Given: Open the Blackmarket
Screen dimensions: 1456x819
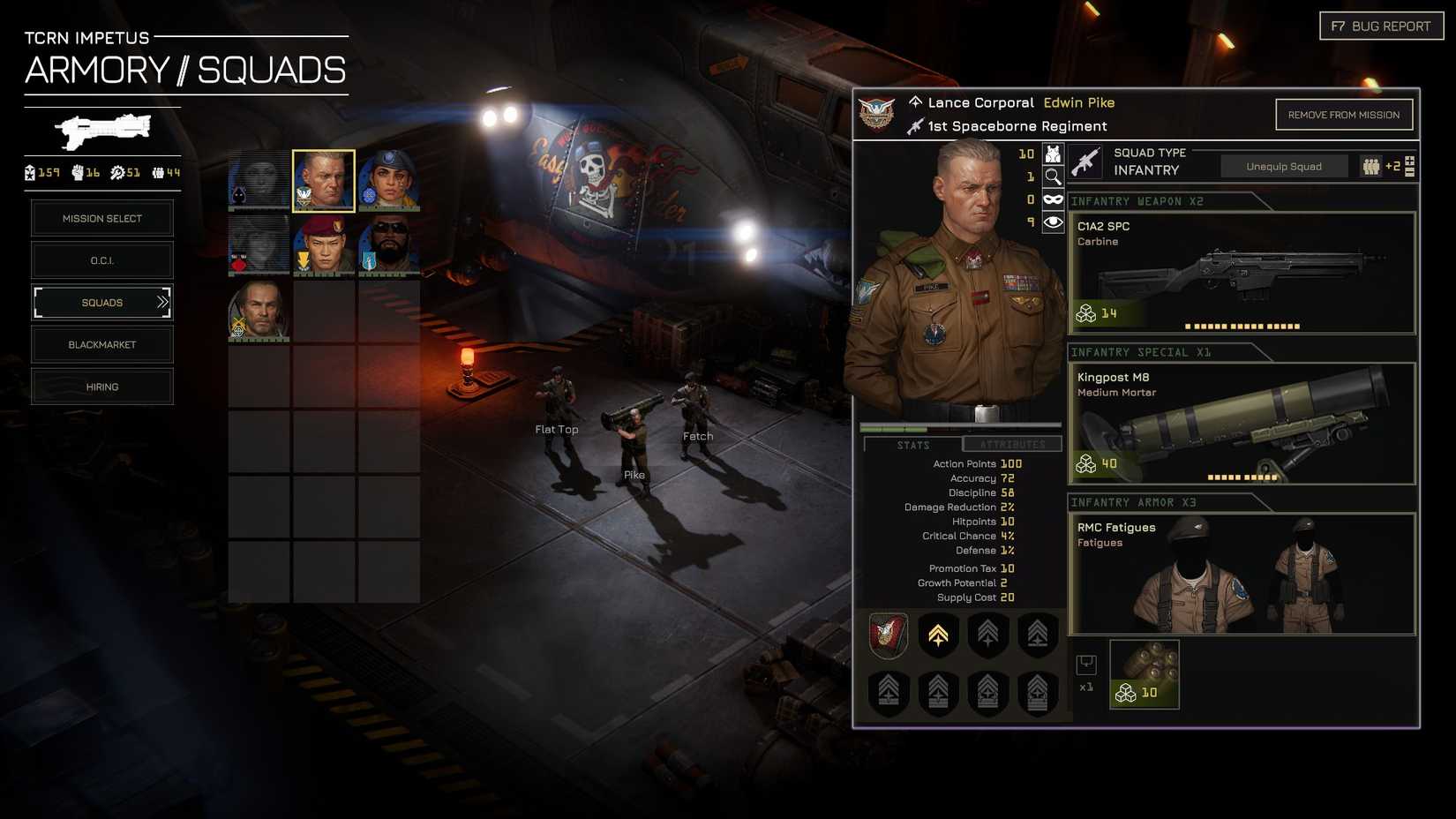Looking at the screenshot, I should point(102,345).
